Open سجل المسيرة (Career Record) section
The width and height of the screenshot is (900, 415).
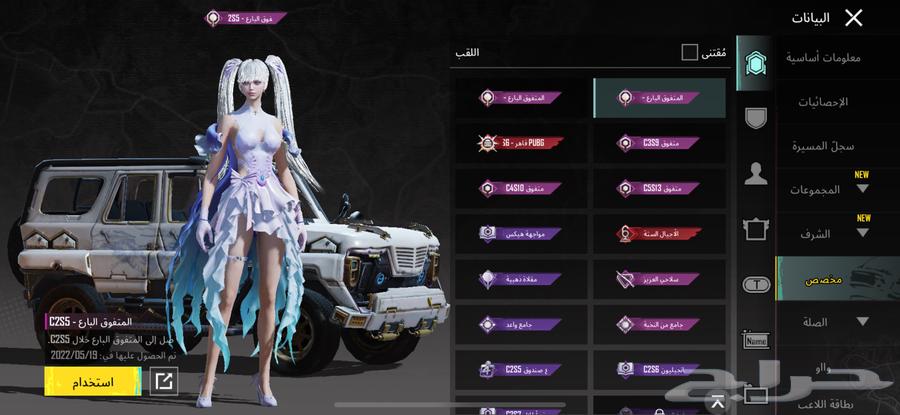pos(827,146)
